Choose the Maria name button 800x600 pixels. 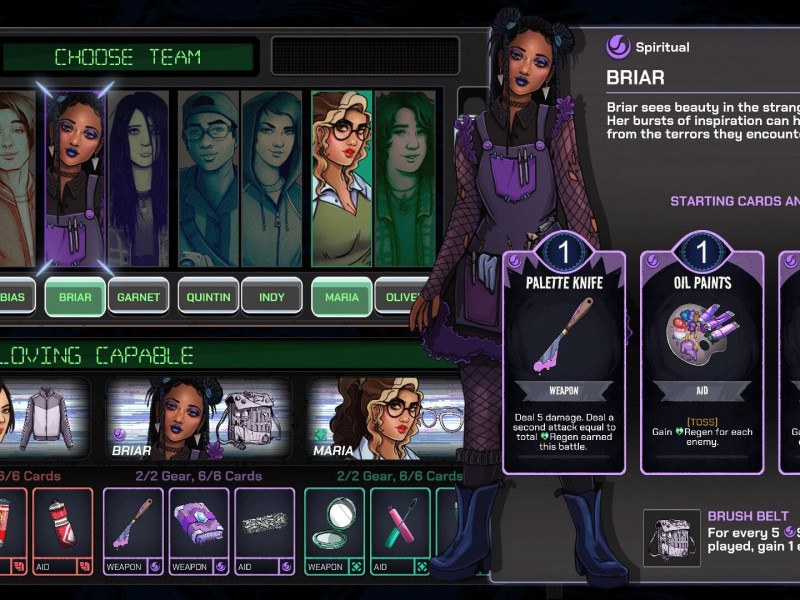click(x=341, y=297)
